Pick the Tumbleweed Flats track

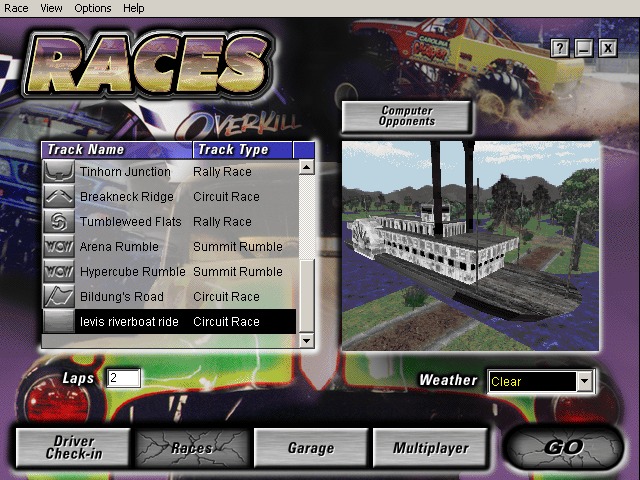click(128, 222)
